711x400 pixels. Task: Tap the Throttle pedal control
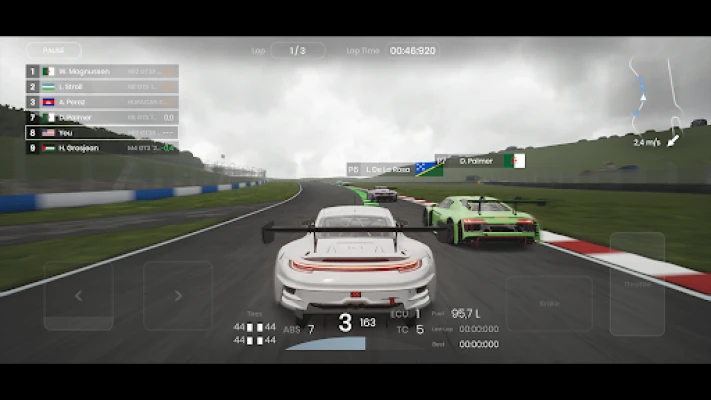coord(637,284)
